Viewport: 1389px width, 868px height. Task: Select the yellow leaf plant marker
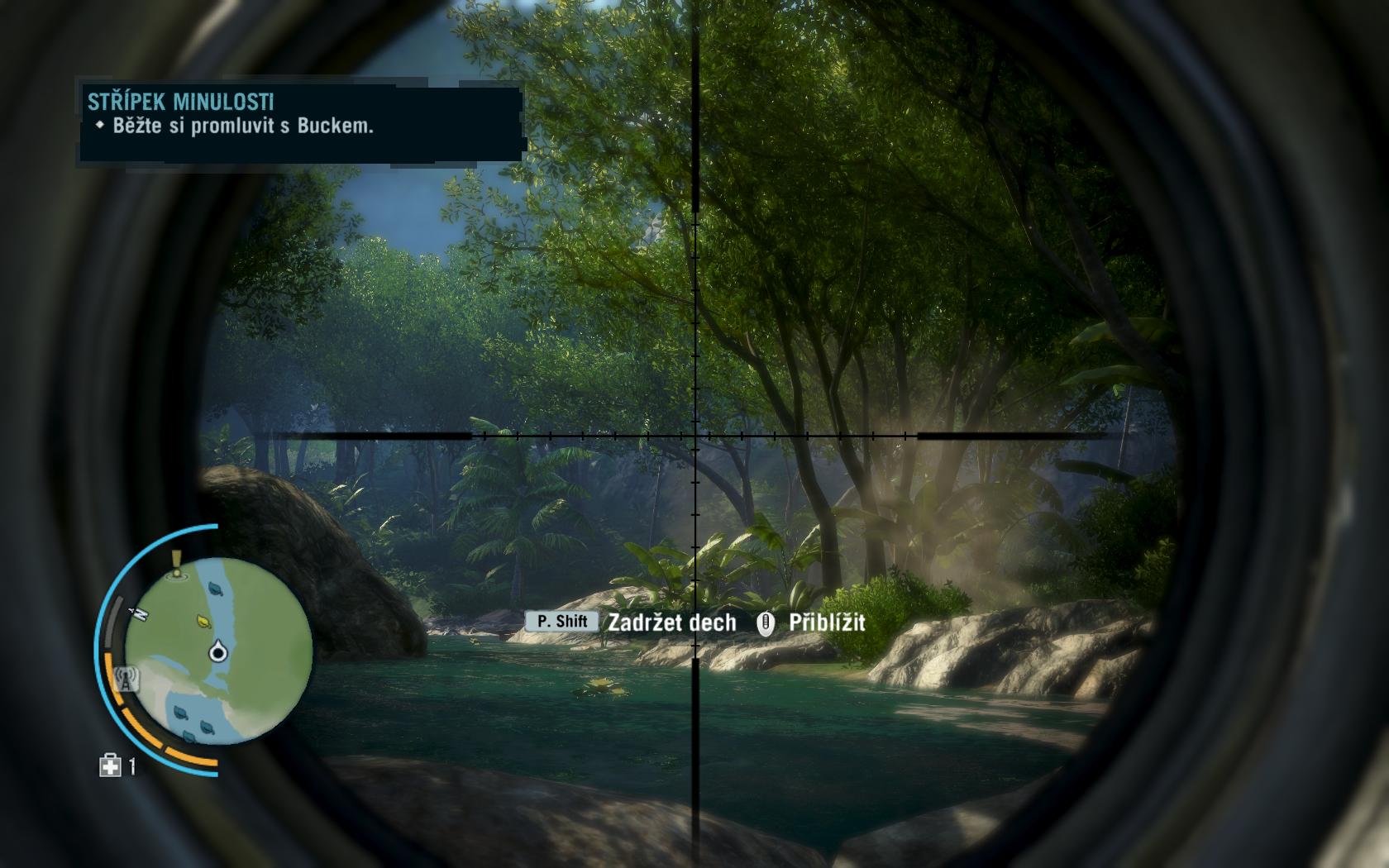tap(203, 620)
